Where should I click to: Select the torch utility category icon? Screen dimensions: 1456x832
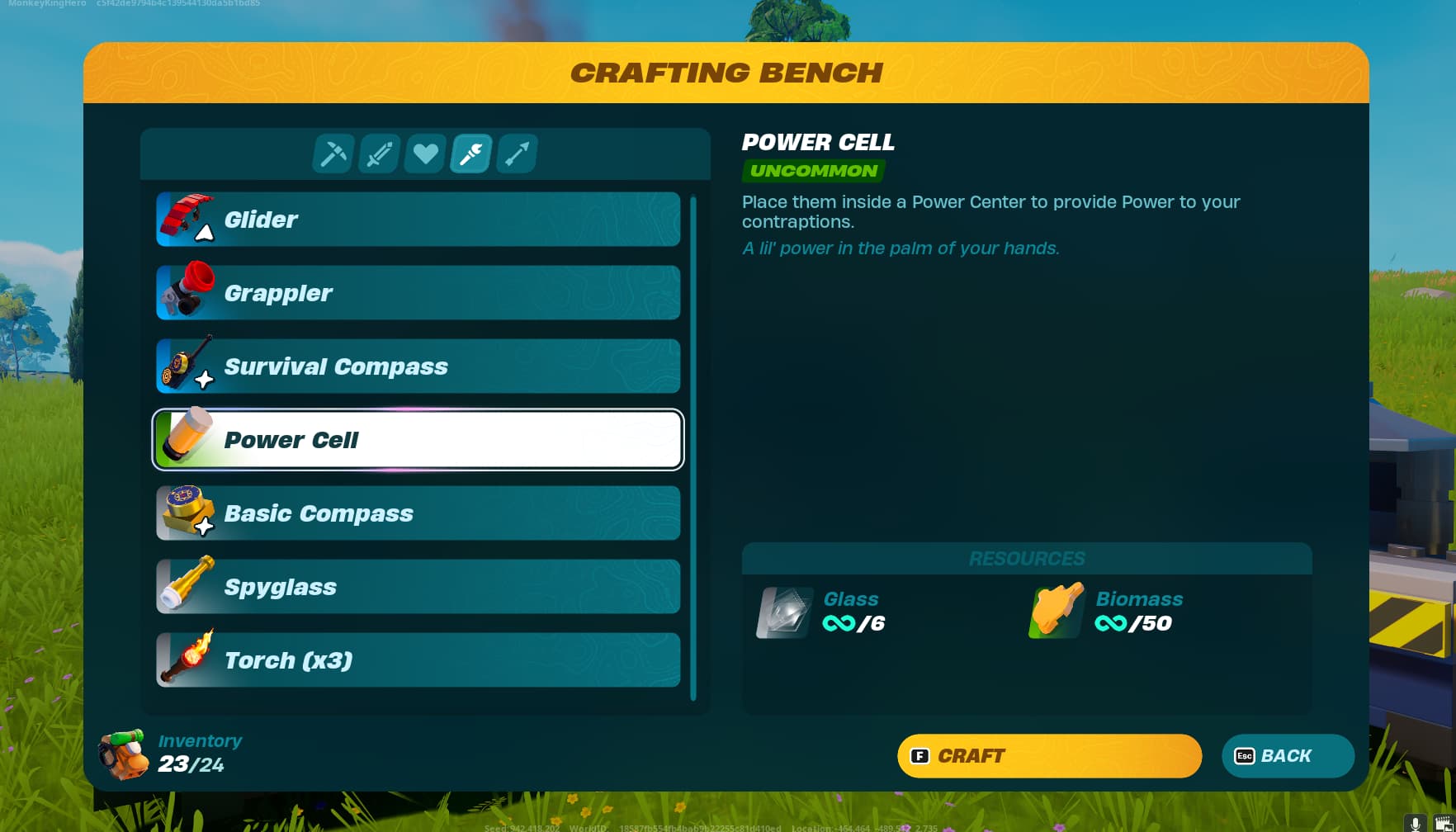point(470,153)
